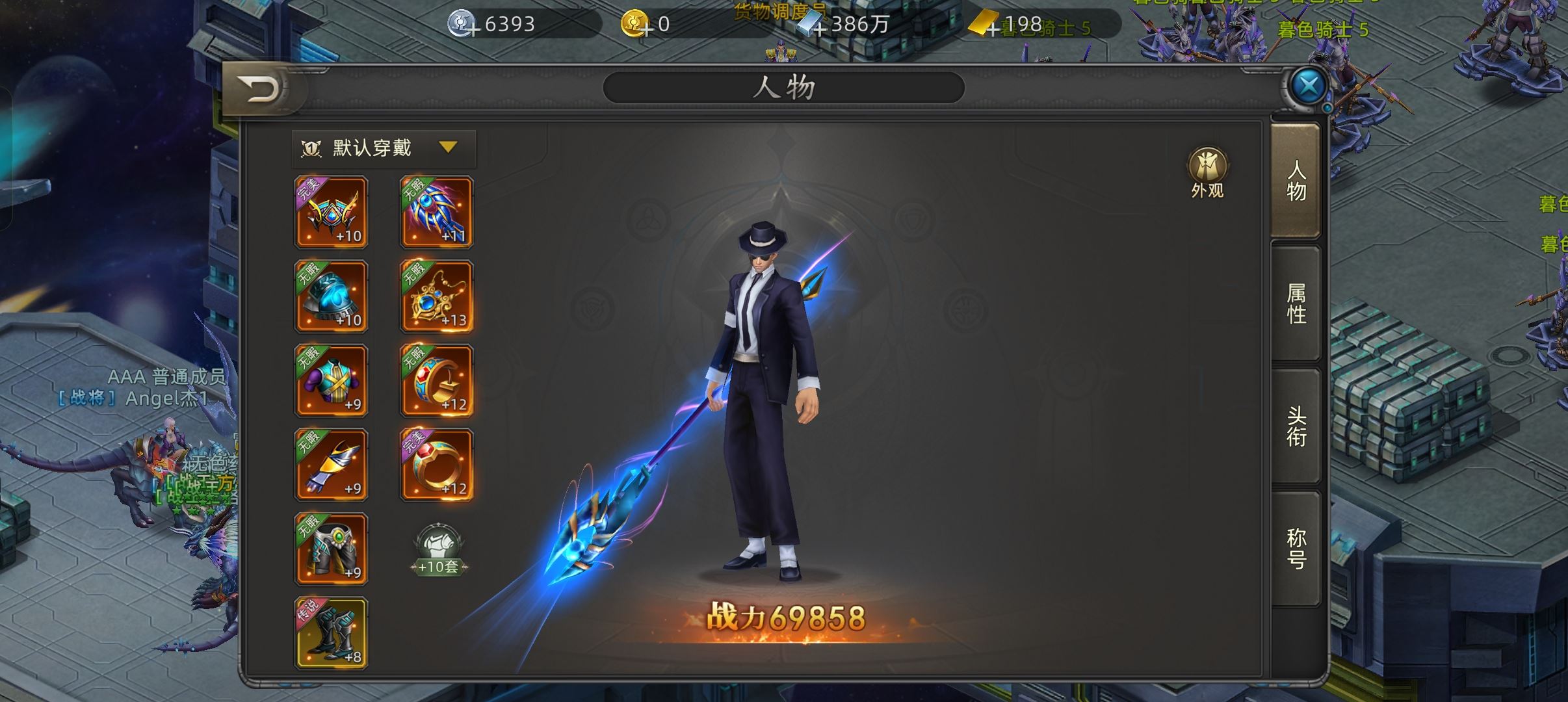Screen dimensions: 1568x702
Task: Switch to the 属性 attributes tab
Action: tap(1296, 304)
